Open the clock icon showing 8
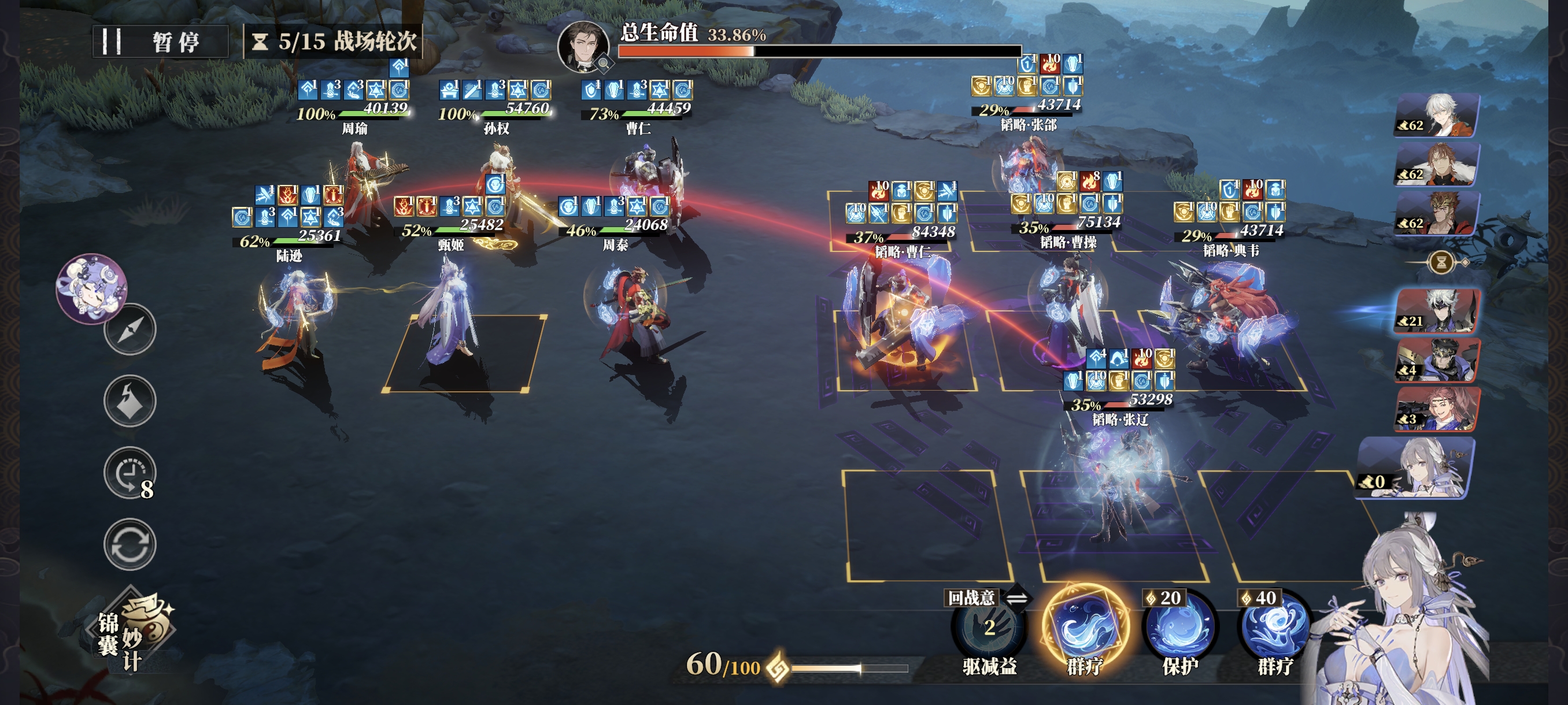This screenshot has height=705, width=1568. pos(130,473)
